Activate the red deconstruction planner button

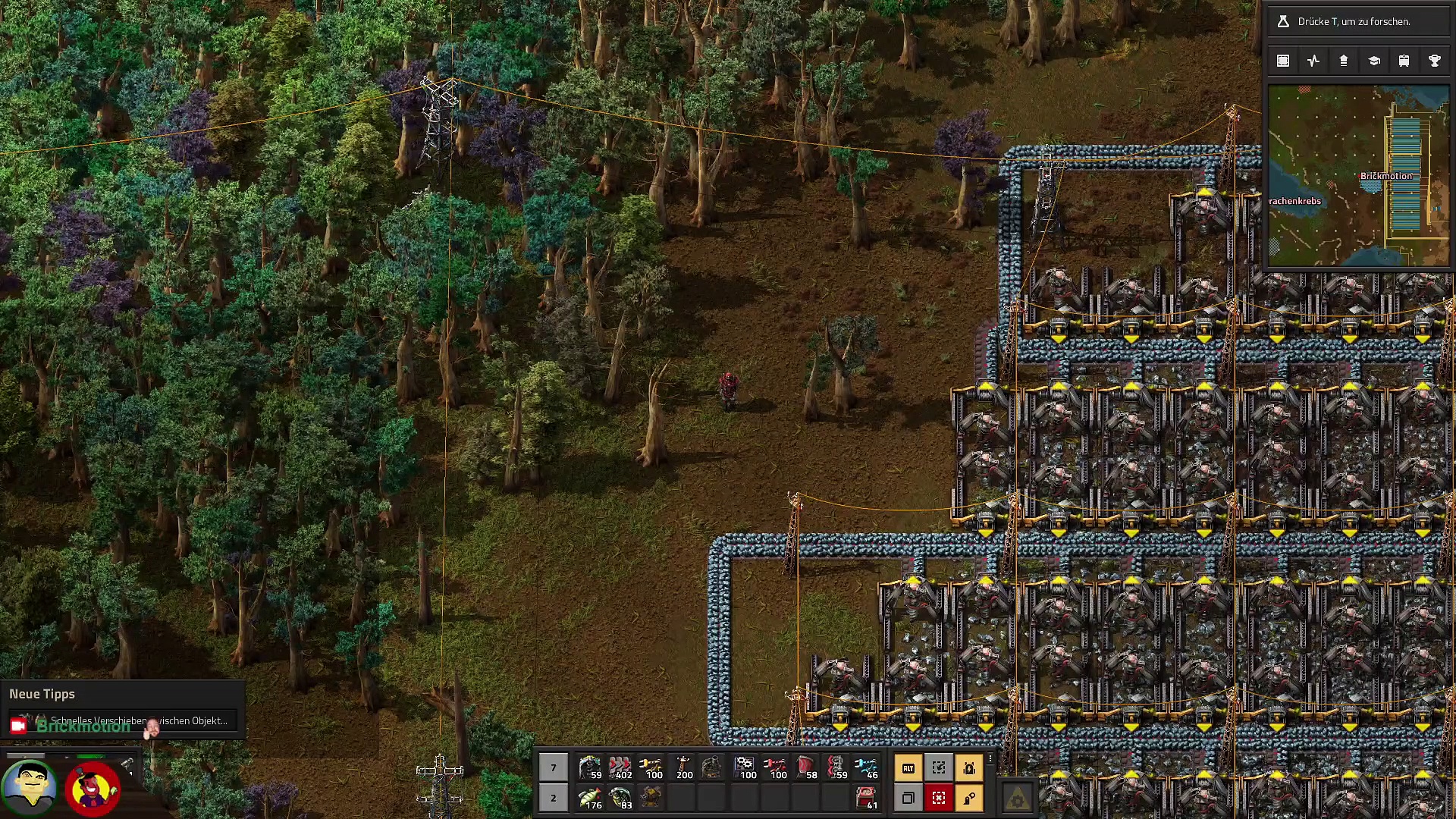pos(938,798)
